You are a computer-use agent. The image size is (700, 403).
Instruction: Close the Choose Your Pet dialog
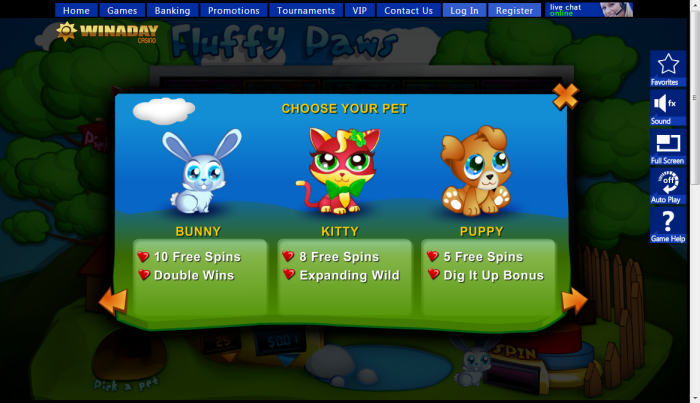pos(565,96)
